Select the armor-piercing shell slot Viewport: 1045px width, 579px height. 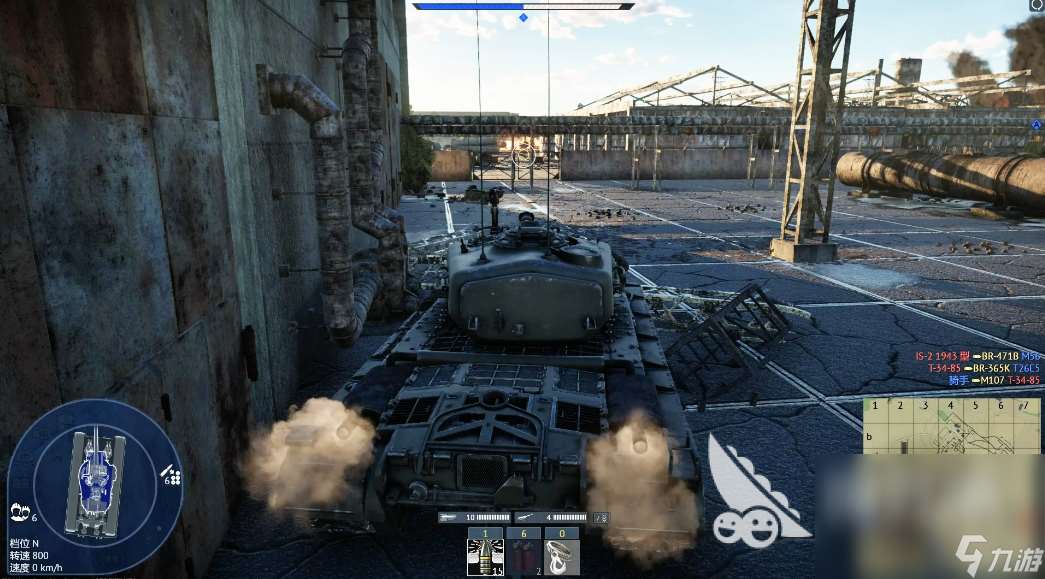485,556
